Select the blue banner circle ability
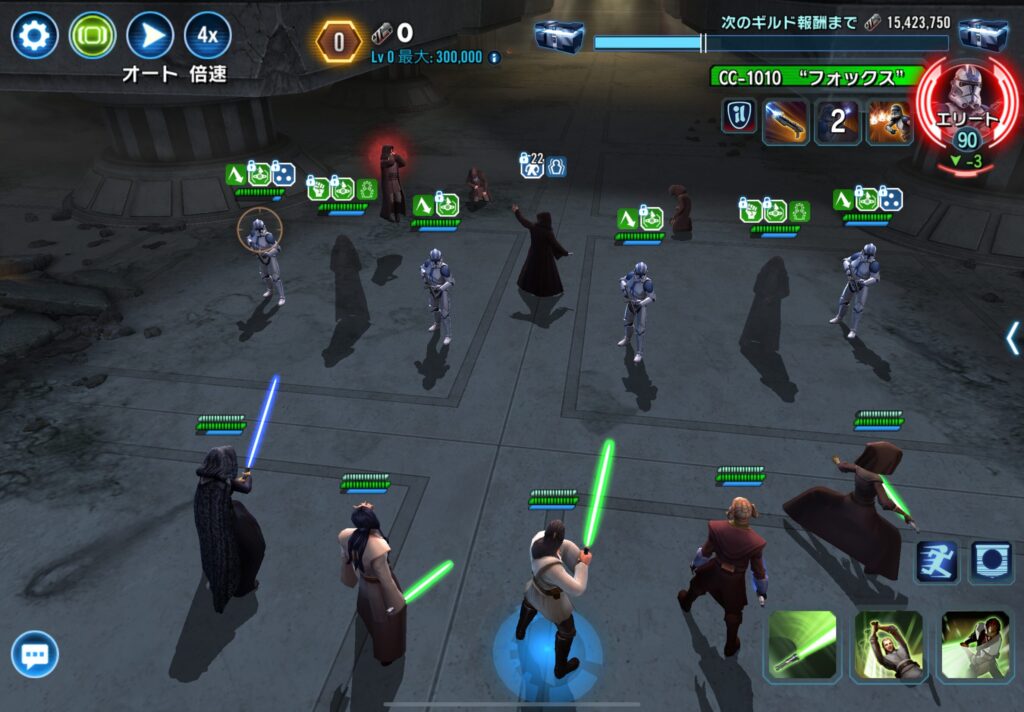This screenshot has width=1024, height=712. [x=990, y=562]
